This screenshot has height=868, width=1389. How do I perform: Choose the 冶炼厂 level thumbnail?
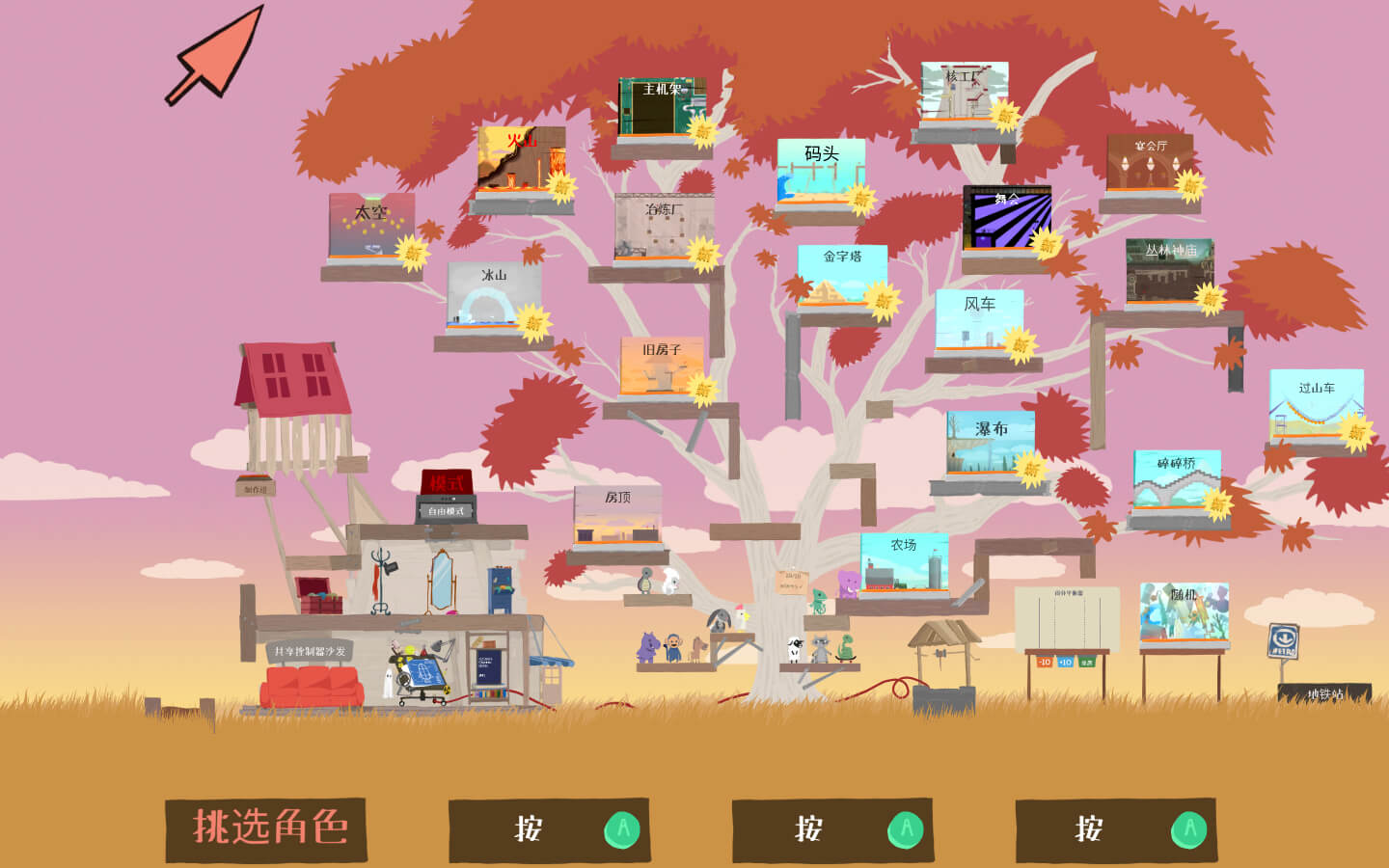[664, 228]
